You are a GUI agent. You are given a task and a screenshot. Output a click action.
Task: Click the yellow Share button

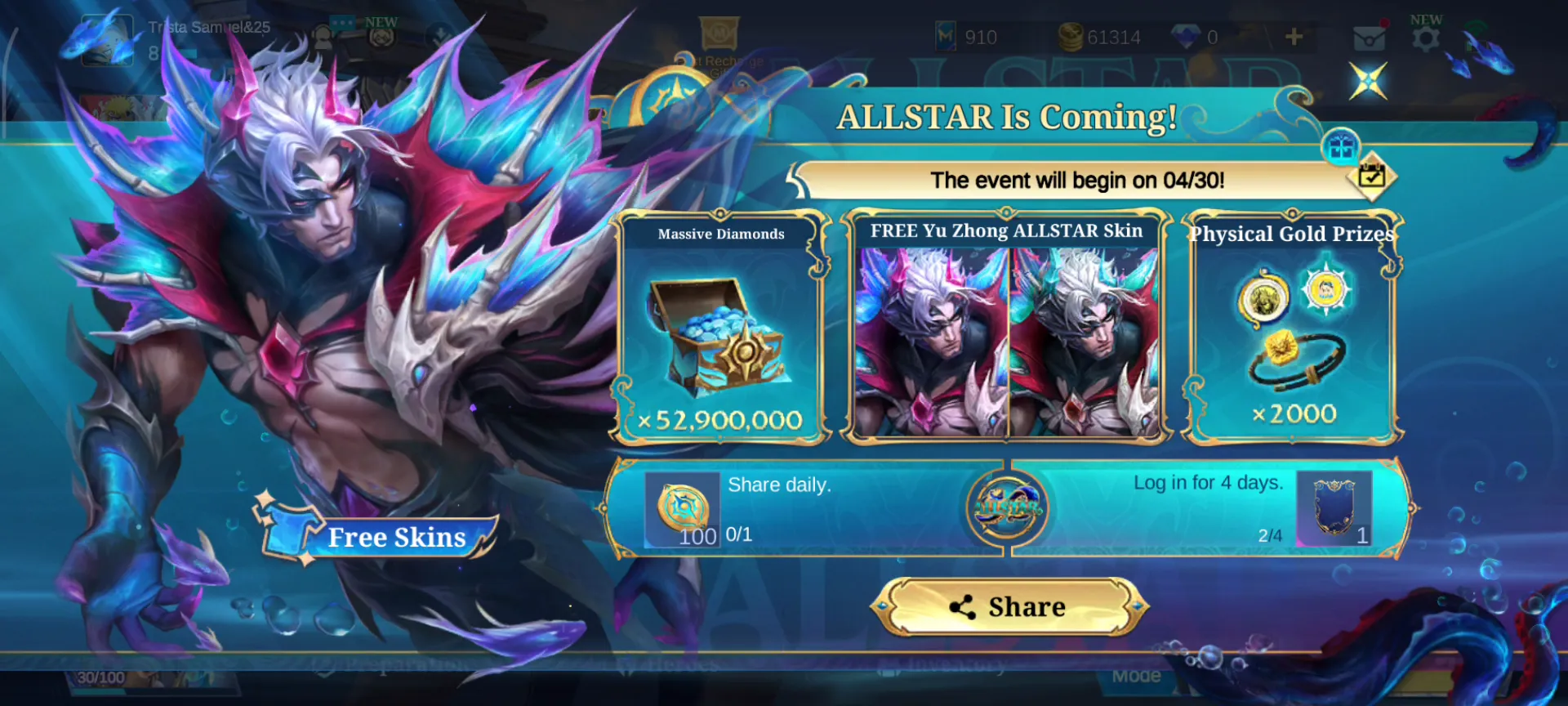[1009, 607]
